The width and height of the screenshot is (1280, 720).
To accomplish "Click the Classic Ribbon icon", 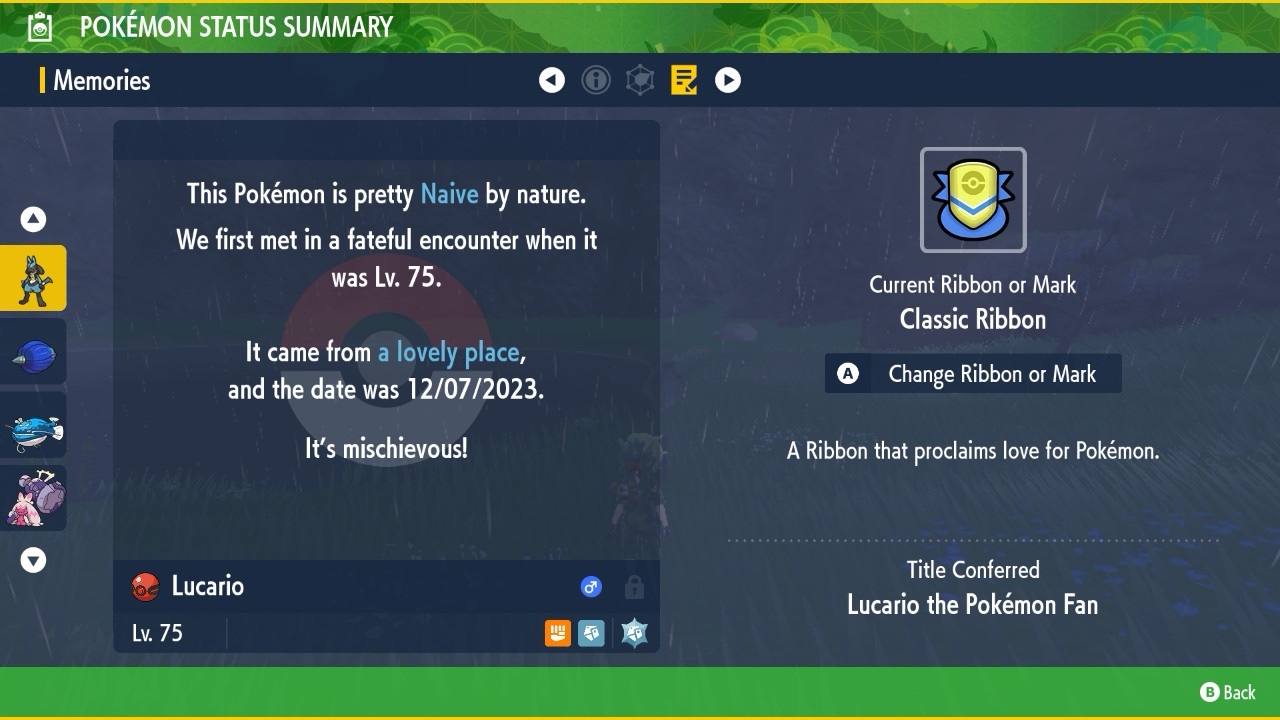I will coord(973,200).
